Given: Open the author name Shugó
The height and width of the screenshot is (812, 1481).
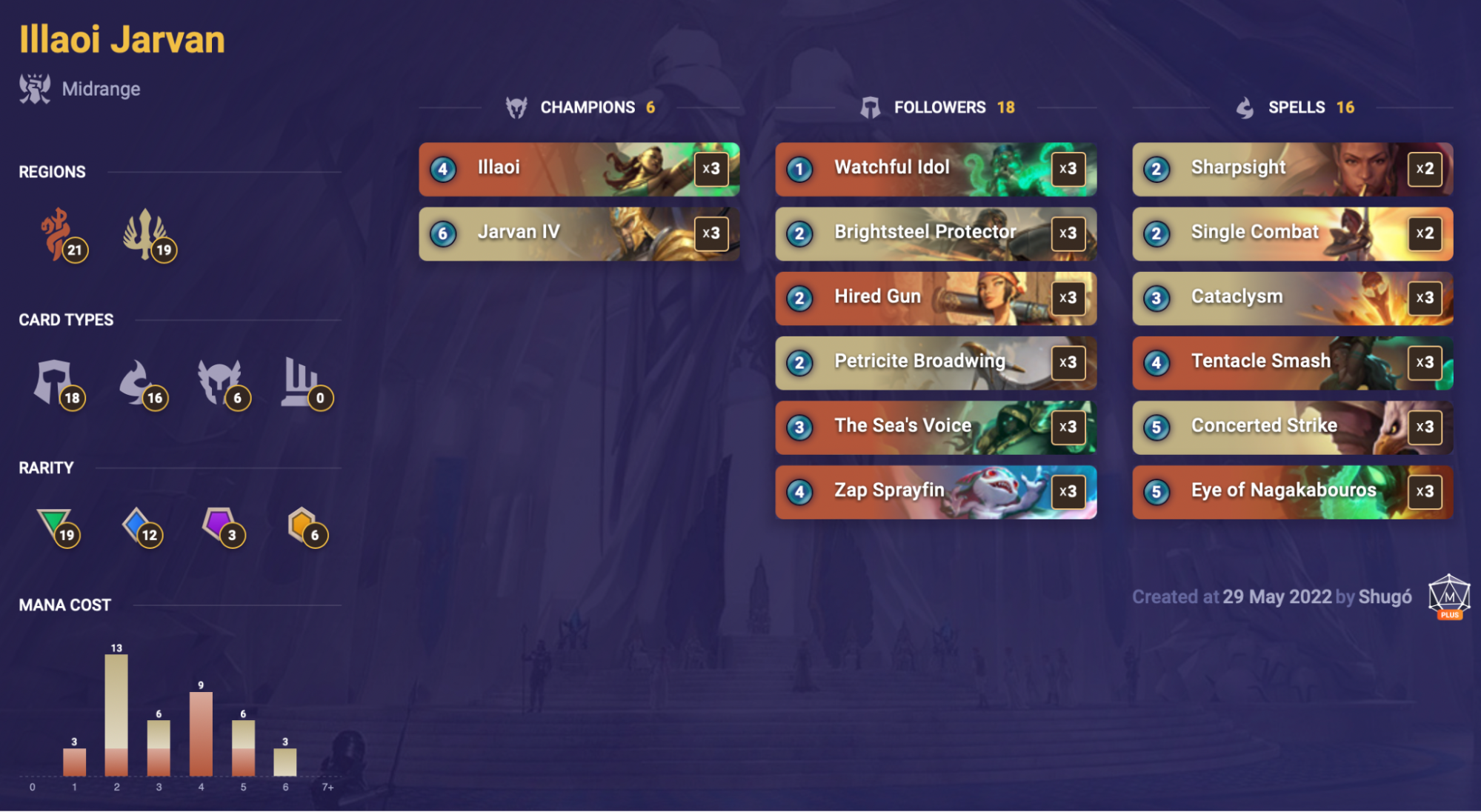Looking at the screenshot, I should pos(1385,597).
